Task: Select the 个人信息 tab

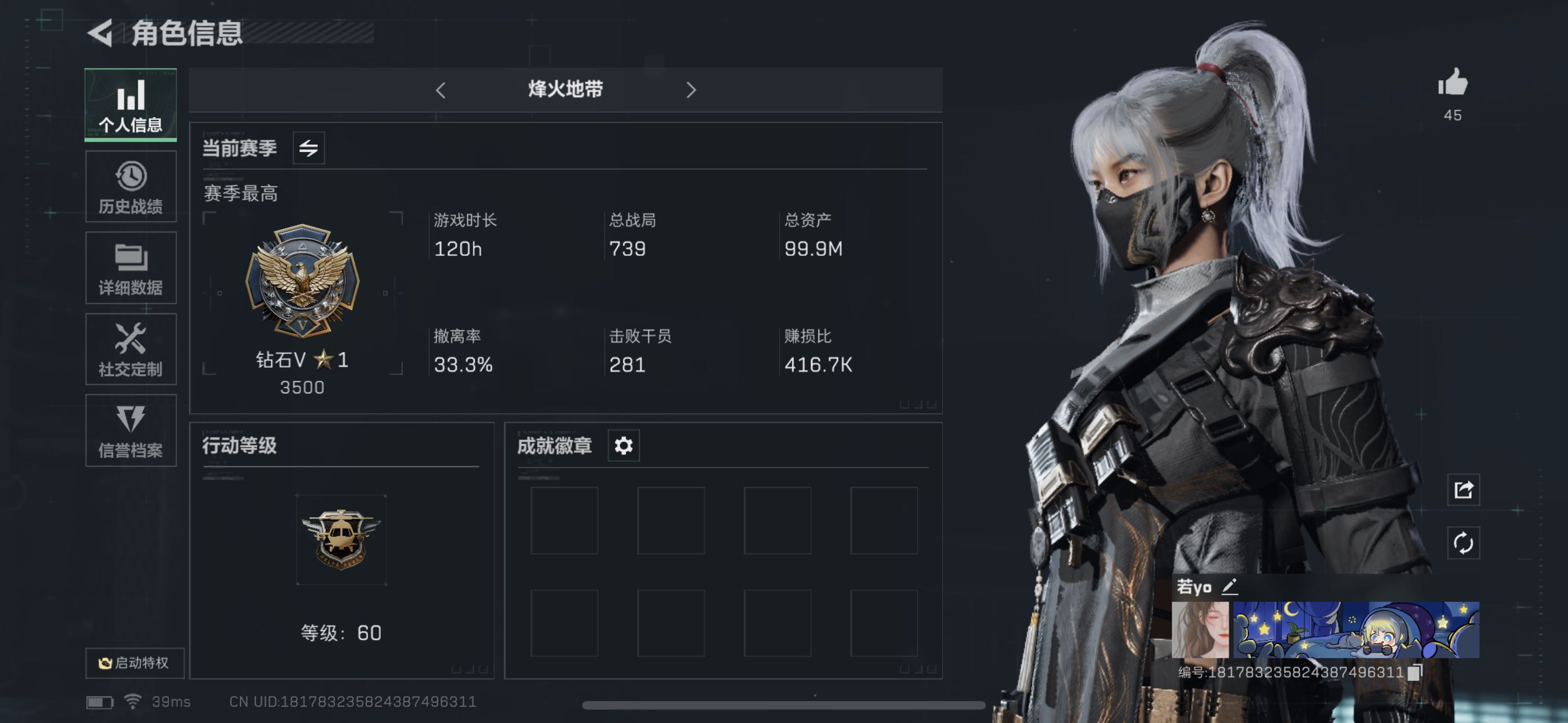Action: [x=131, y=105]
